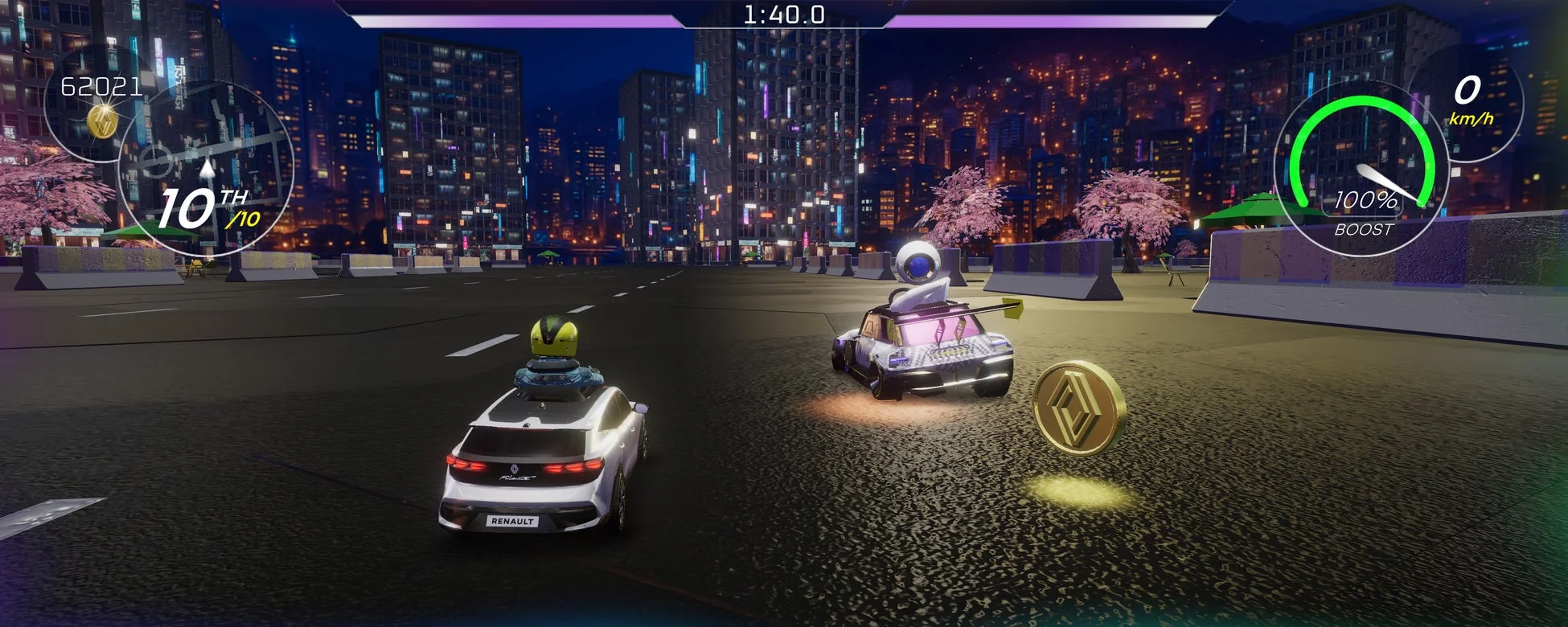
Task: Click the crosshair marker on the minimap
Action: coord(157,161)
